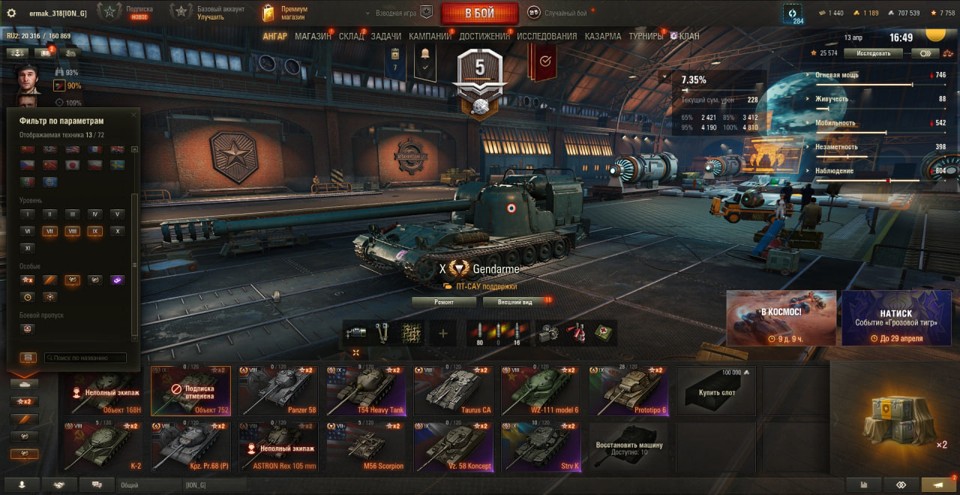Click the Исследовать button
Image resolution: width=960 pixels, height=495 pixels.
pos(873,52)
